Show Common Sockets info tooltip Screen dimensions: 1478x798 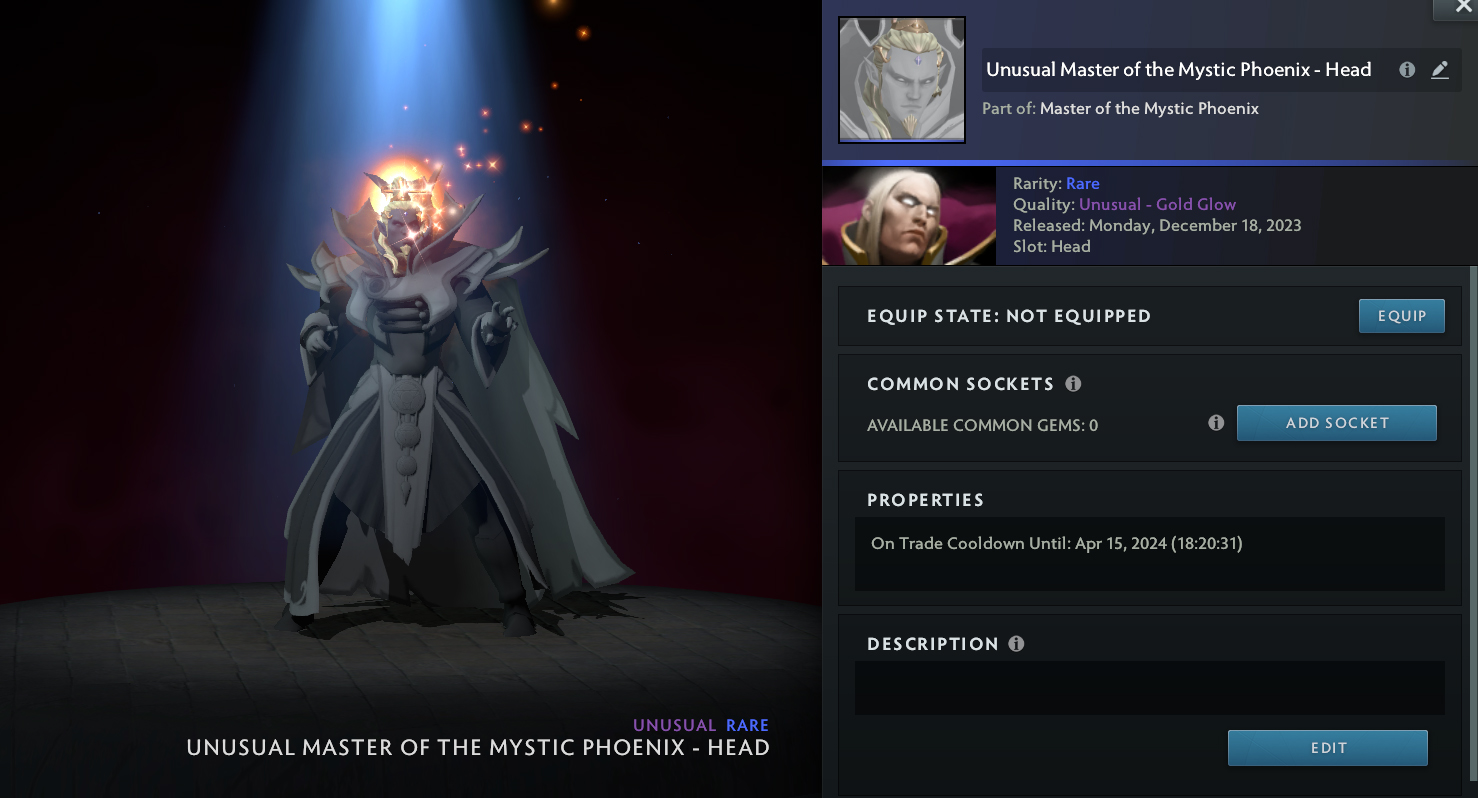click(x=1073, y=384)
